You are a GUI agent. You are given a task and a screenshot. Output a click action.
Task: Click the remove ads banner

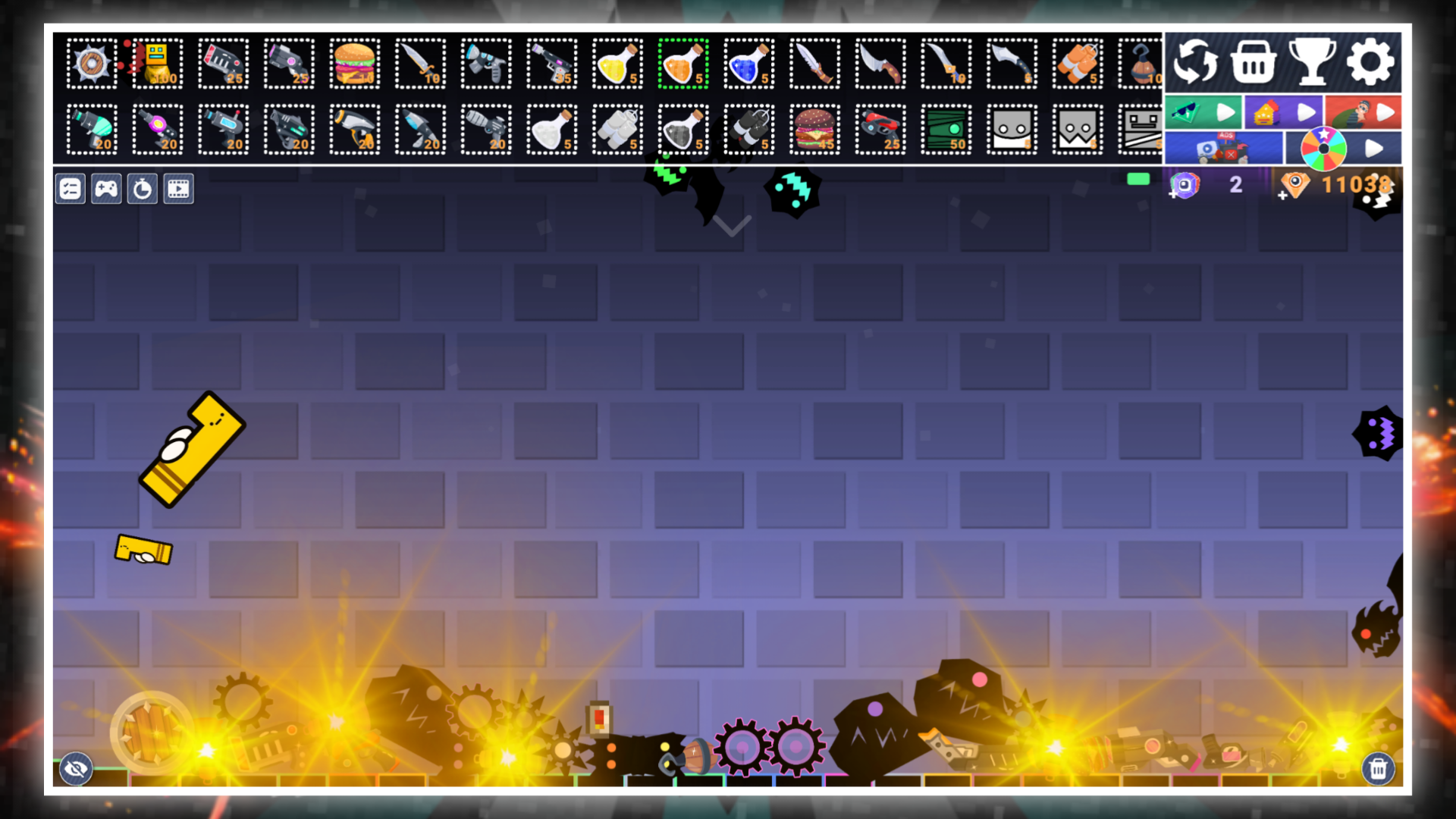point(1225,147)
